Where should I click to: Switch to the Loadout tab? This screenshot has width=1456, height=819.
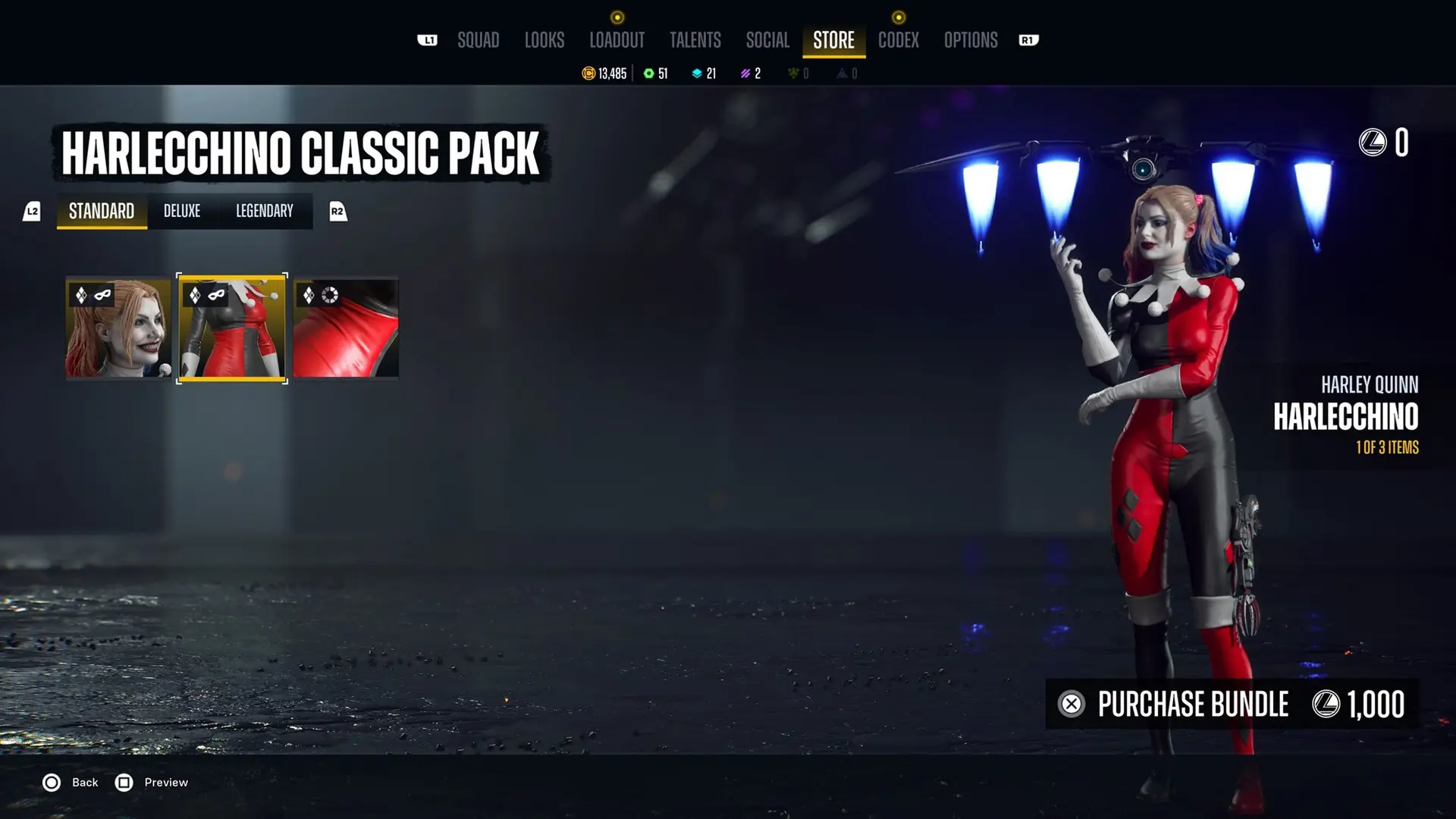617,40
